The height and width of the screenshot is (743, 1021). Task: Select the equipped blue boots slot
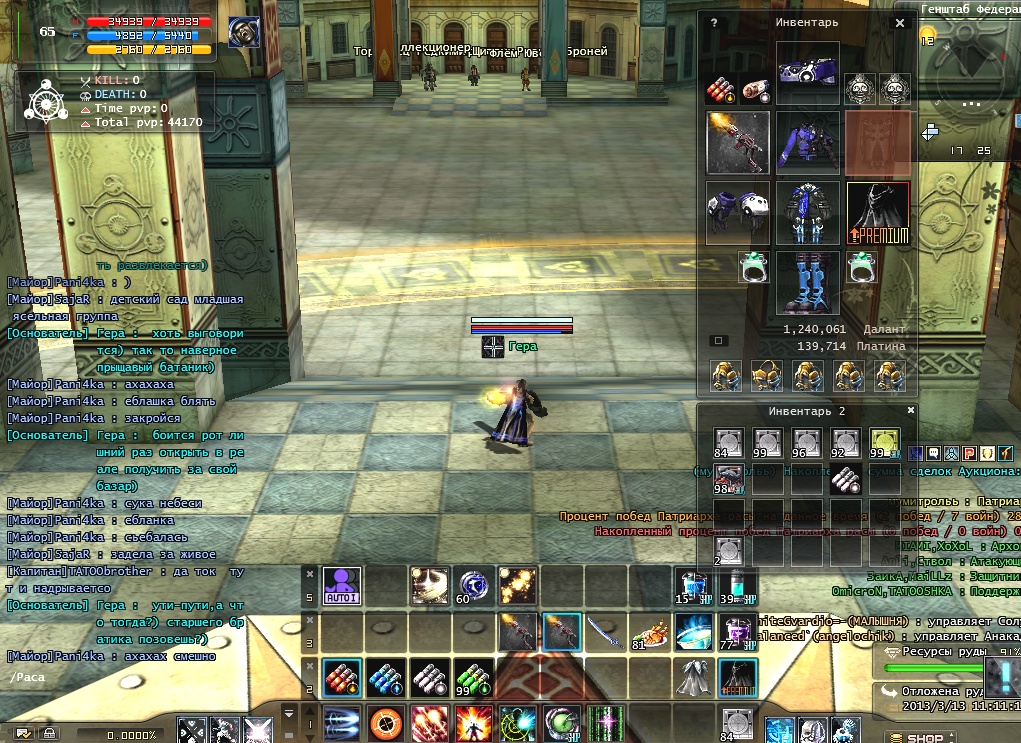[807, 282]
